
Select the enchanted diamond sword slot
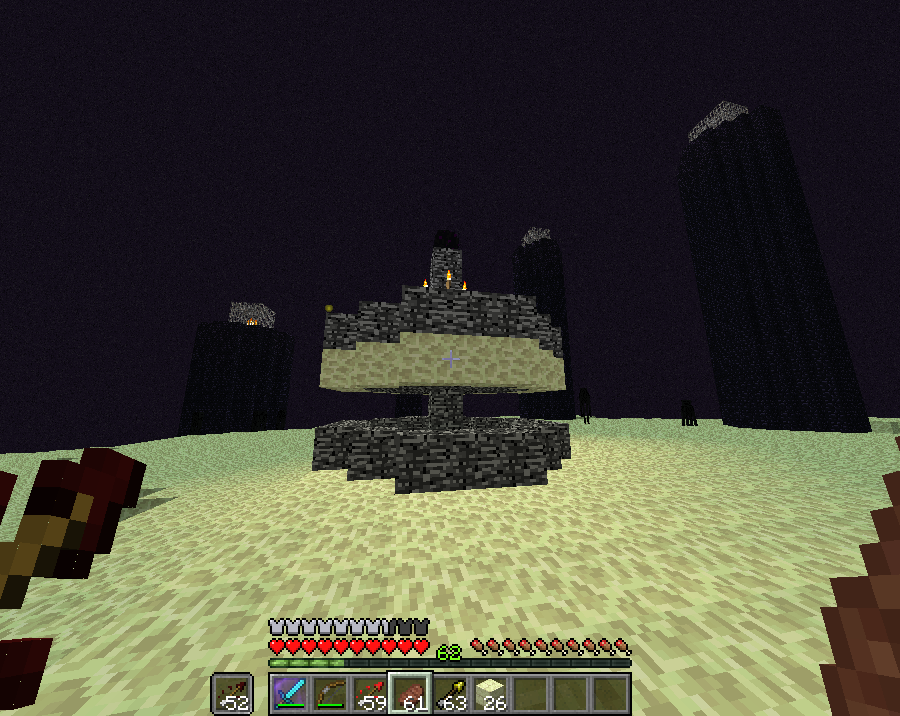point(289,693)
